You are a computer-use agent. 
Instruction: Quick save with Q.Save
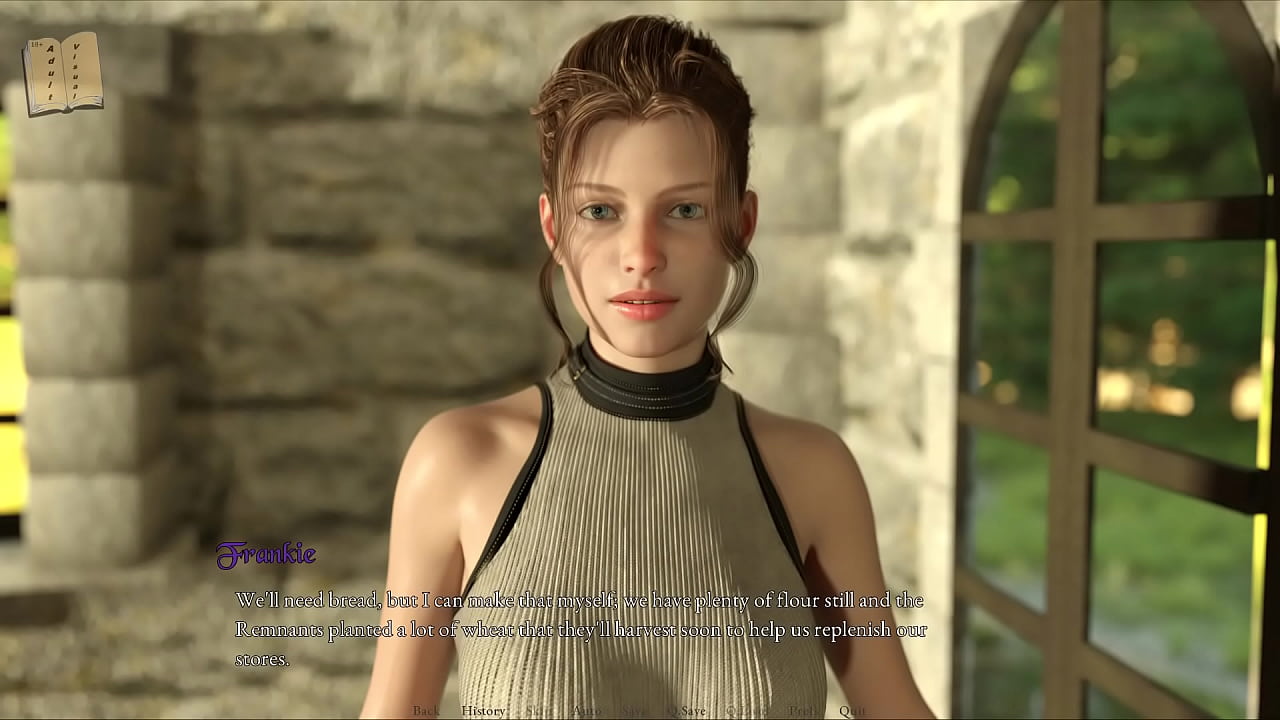coord(687,711)
